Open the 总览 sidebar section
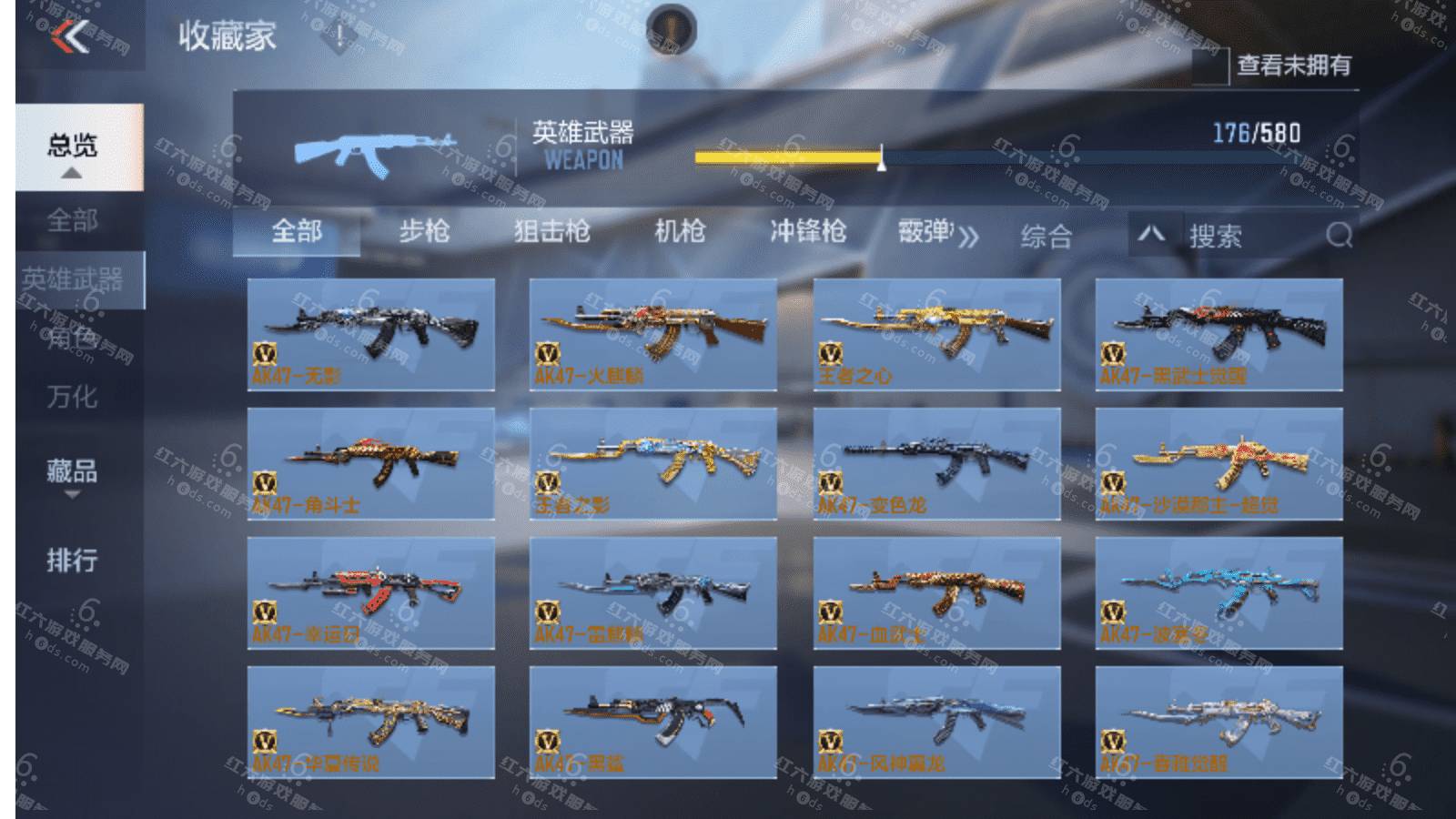The height and width of the screenshot is (819, 1456). coord(73,147)
